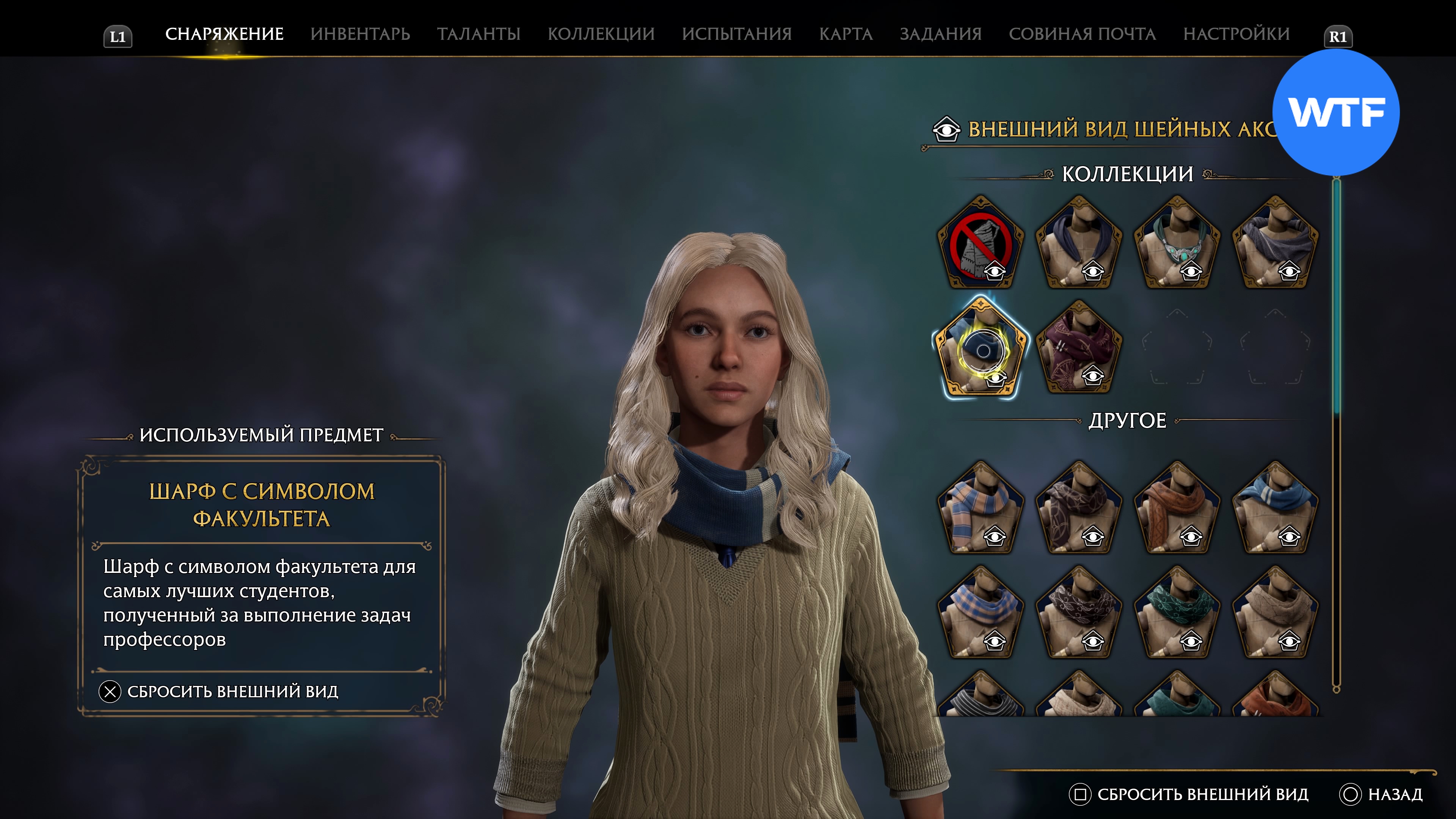Click the blue WTF overlay badge
This screenshot has height=819, width=1456.
(x=1335, y=113)
